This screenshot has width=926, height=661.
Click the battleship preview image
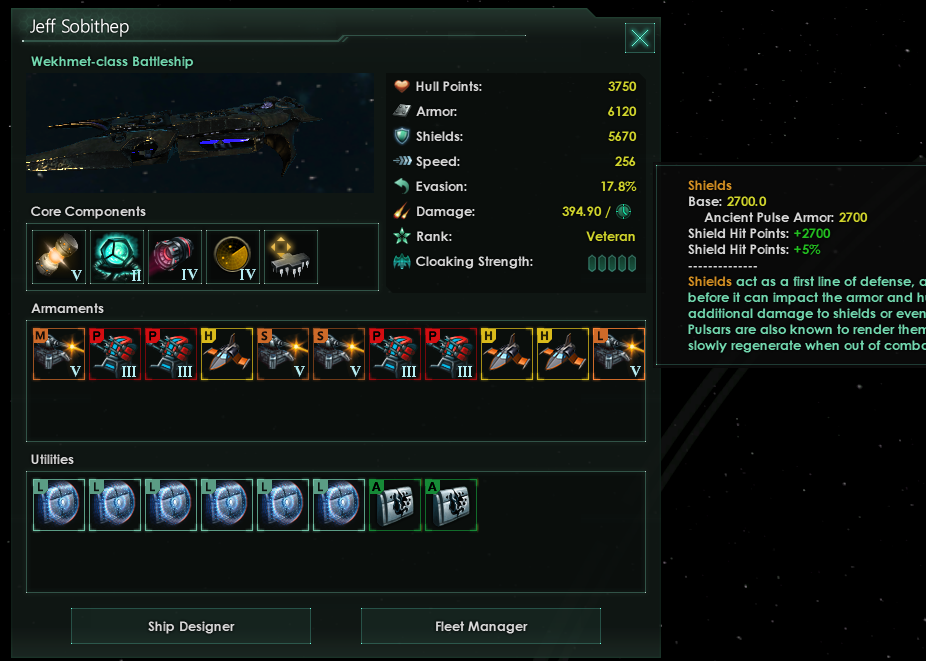pos(200,133)
